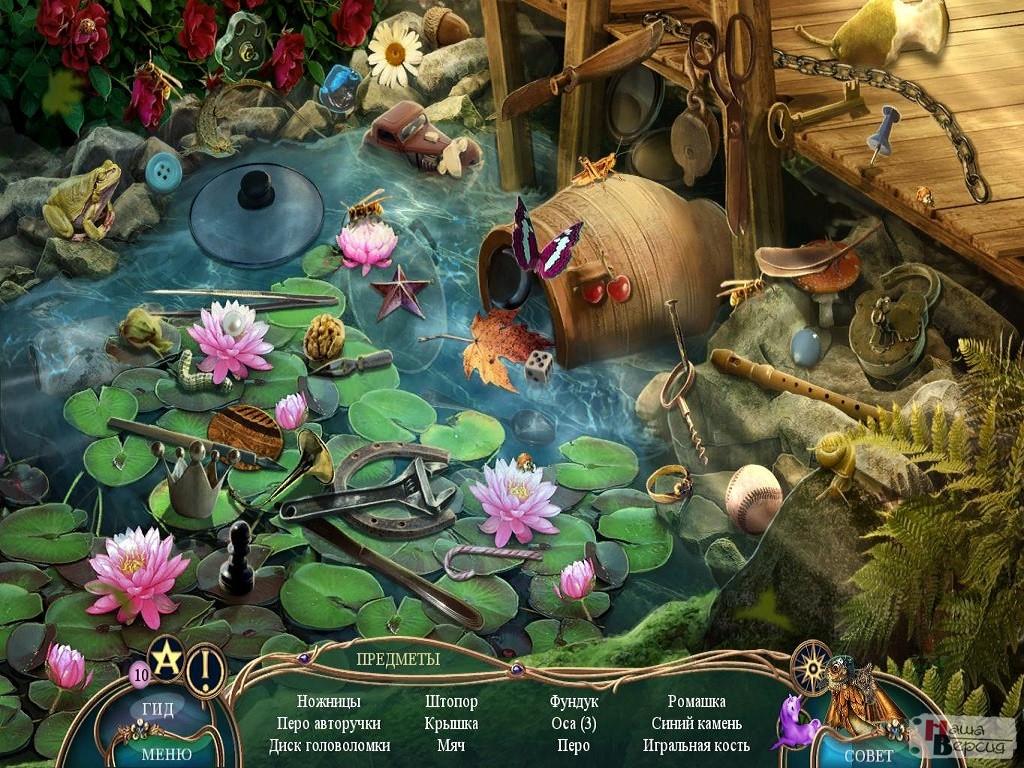Viewport: 1024px width, 768px height.
Task: Choose 'Синий камень' in the list
Action: 697,724
